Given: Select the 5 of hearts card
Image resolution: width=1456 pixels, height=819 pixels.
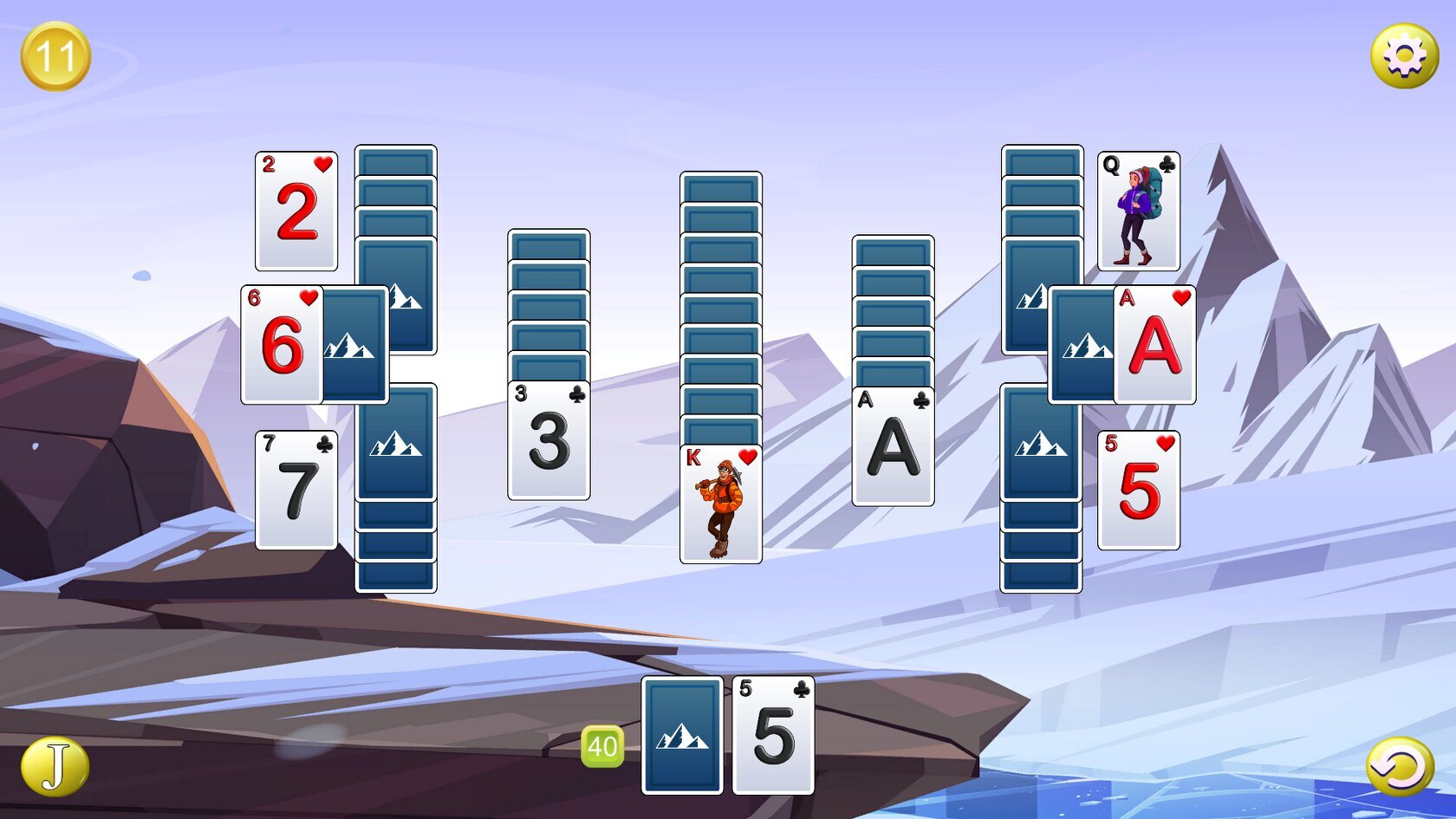Looking at the screenshot, I should coord(1138,491).
